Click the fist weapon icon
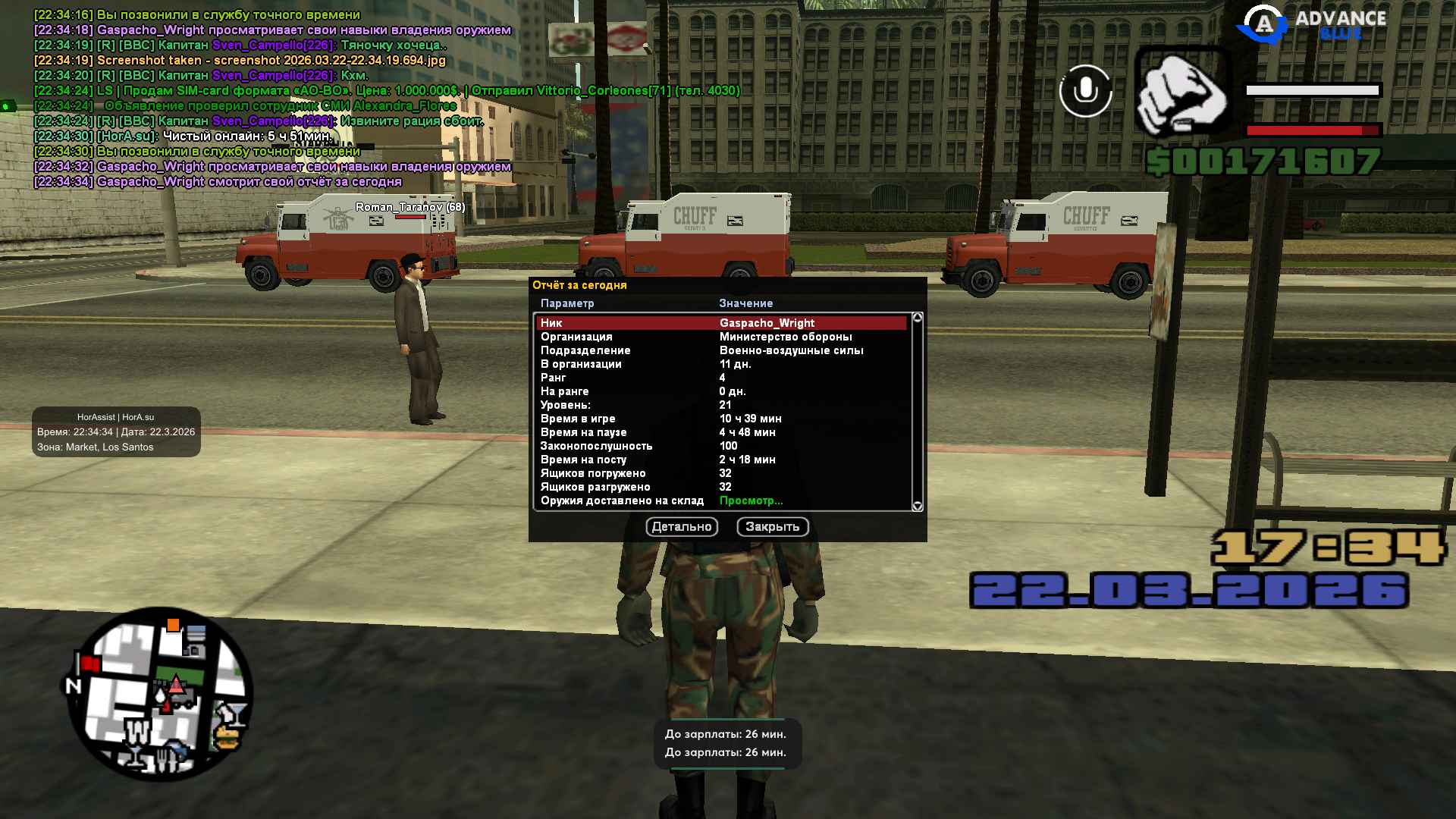 click(1182, 93)
